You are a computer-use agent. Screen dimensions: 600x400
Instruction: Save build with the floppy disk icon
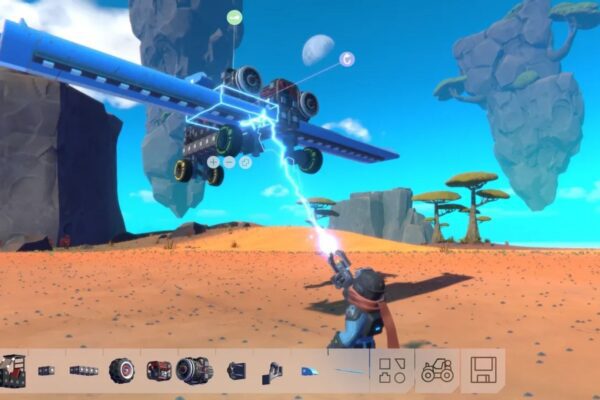click(483, 370)
